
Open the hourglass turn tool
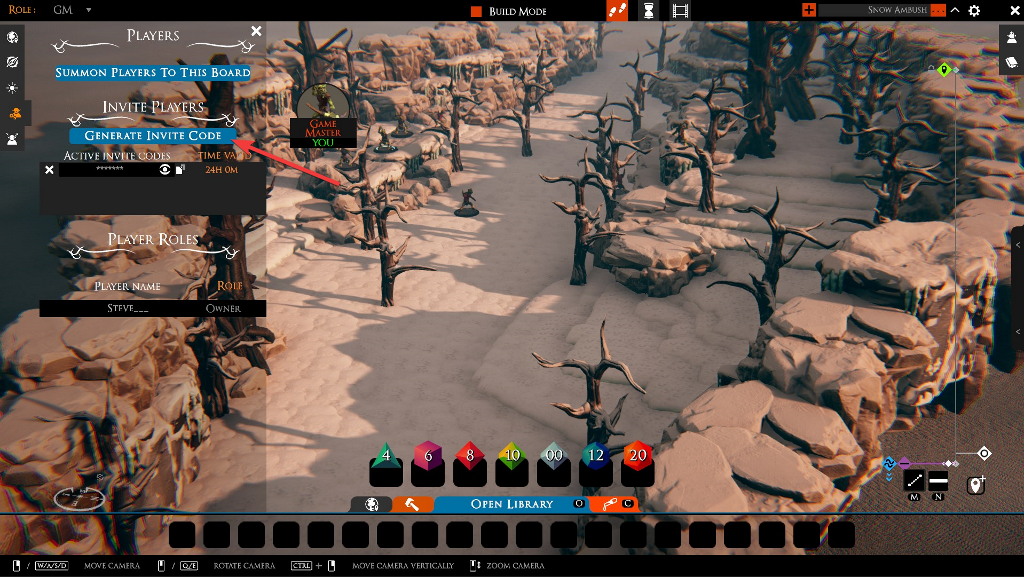pos(649,11)
